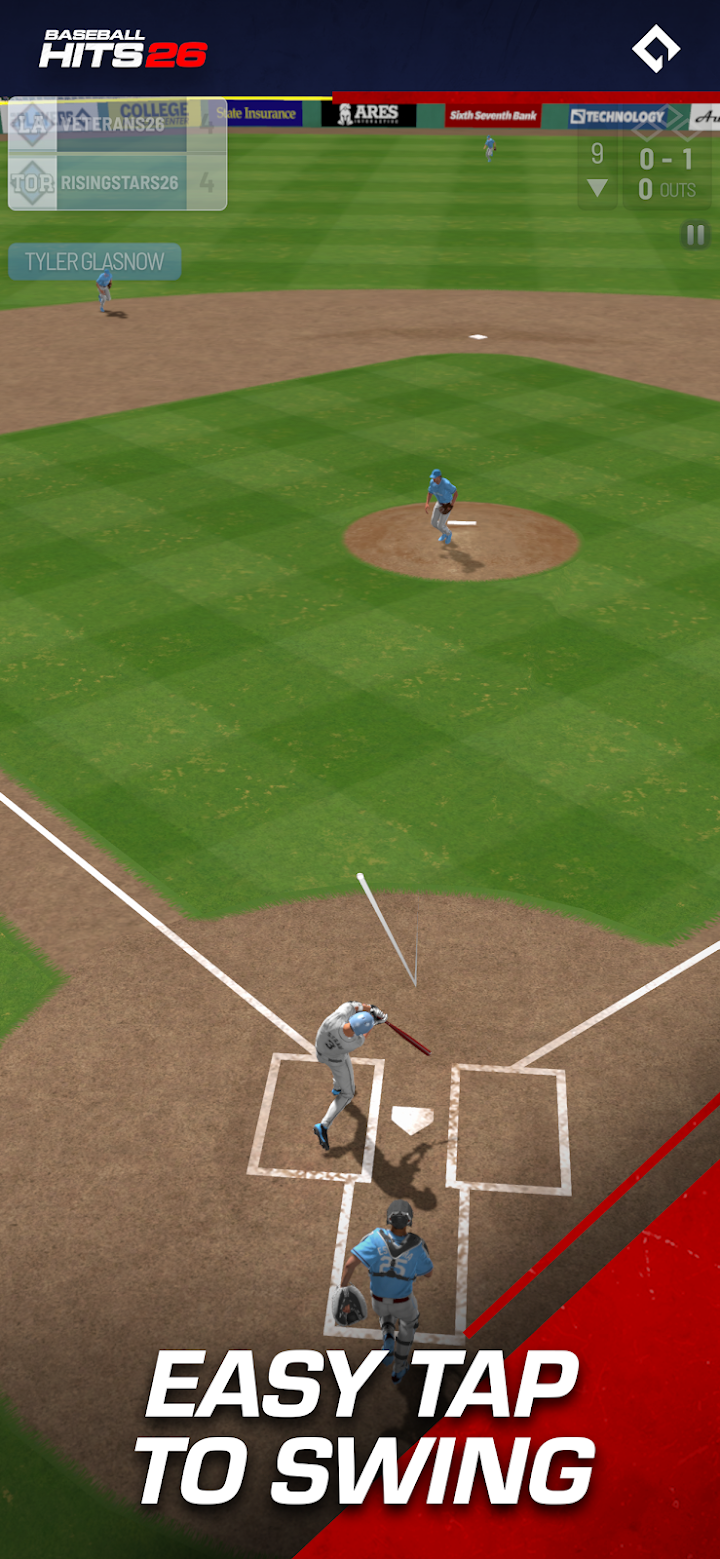Pause the game with the pause button
This screenshot has height=1559, width=720.
[x=694, y=235]
